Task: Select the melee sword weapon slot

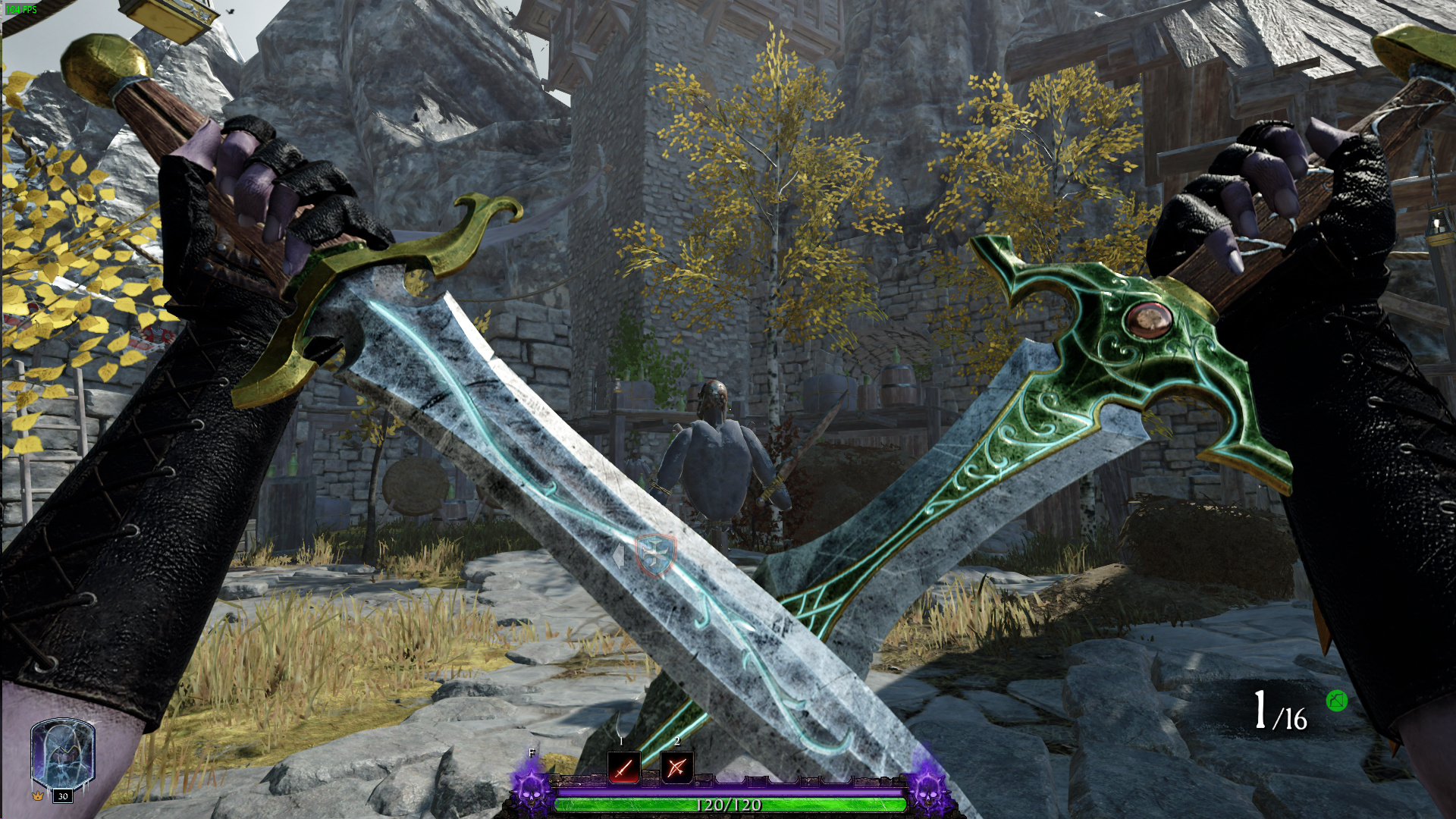Action: pos(623,767)
